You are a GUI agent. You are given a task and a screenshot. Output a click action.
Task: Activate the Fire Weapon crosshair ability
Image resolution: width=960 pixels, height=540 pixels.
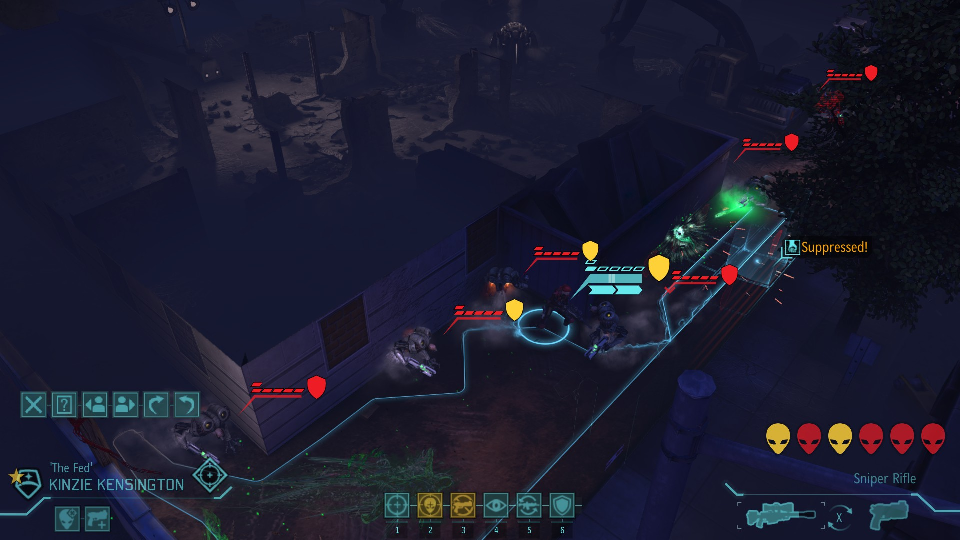(397, 505)
